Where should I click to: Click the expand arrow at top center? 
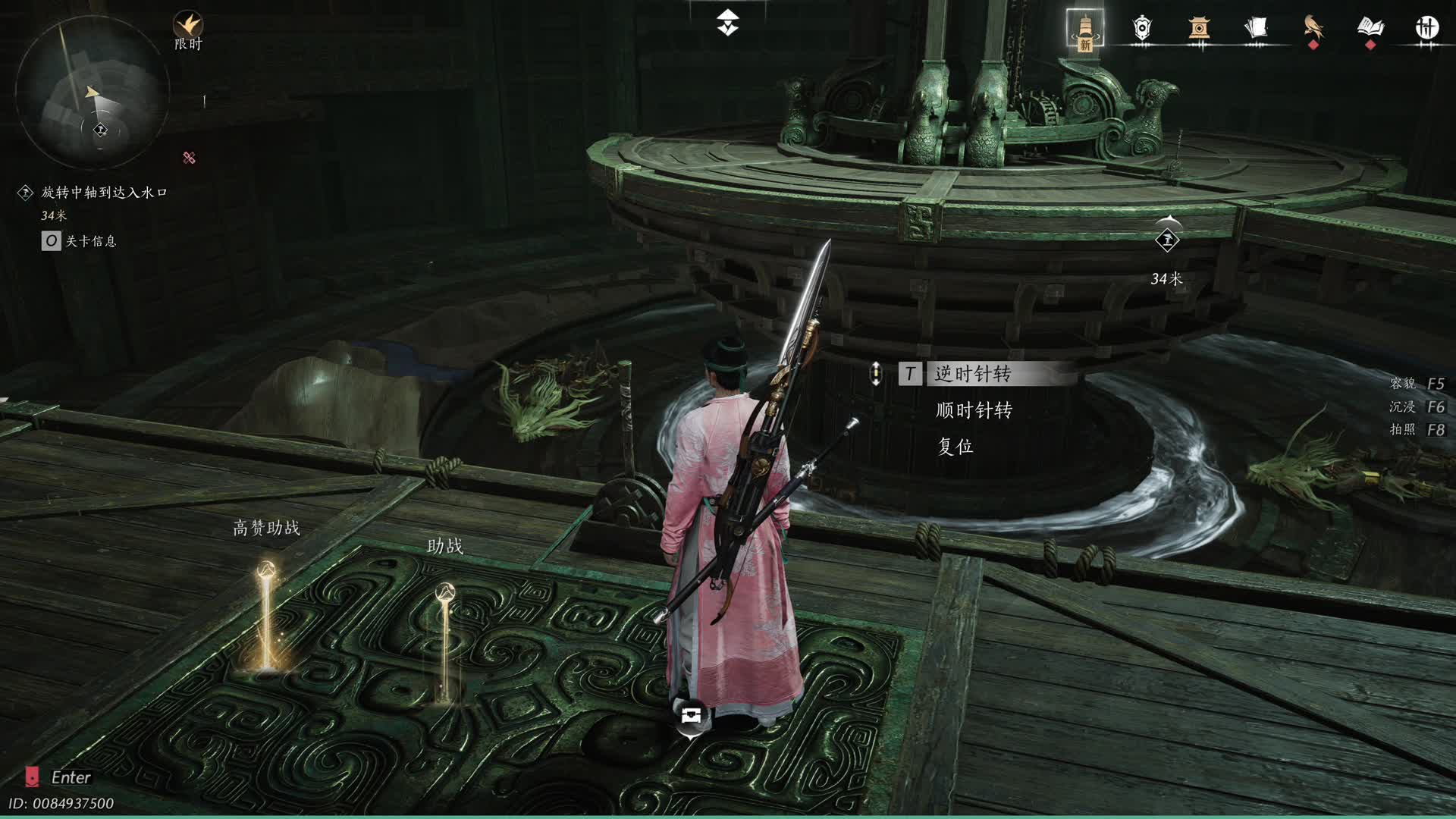coord(728,23)
